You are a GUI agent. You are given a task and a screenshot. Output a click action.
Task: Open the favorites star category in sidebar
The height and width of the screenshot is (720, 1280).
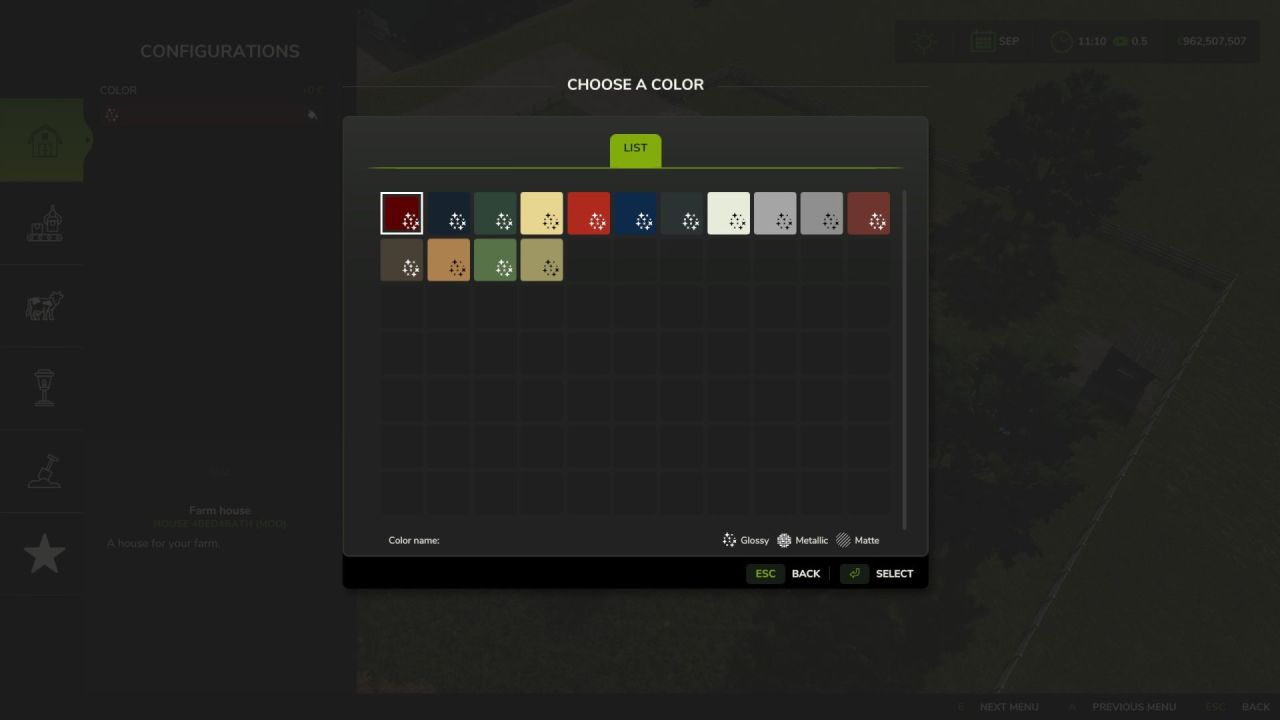(42, 552)
